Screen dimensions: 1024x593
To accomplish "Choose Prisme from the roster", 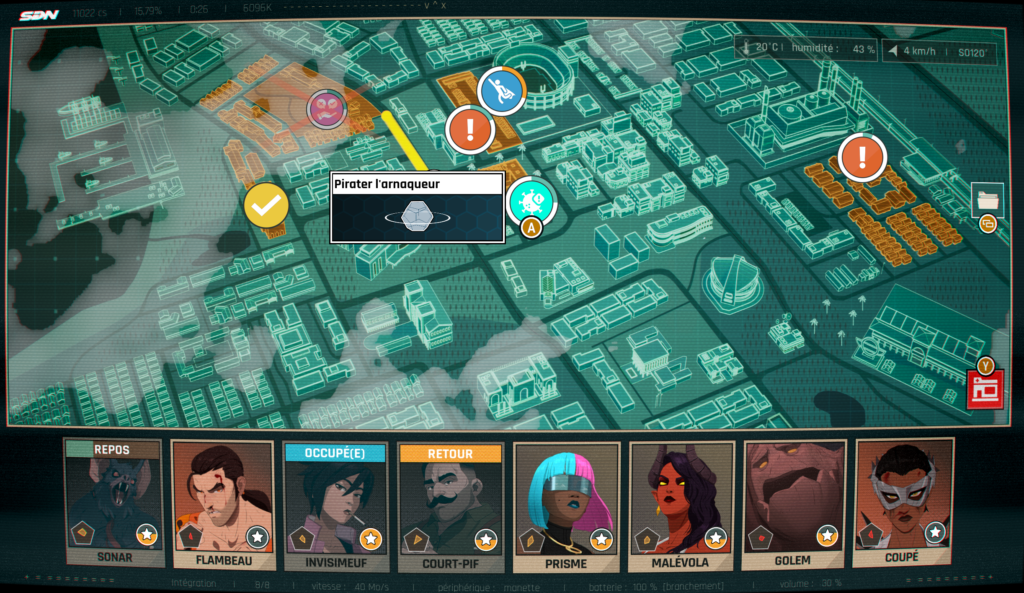I will tap(565, 504).
